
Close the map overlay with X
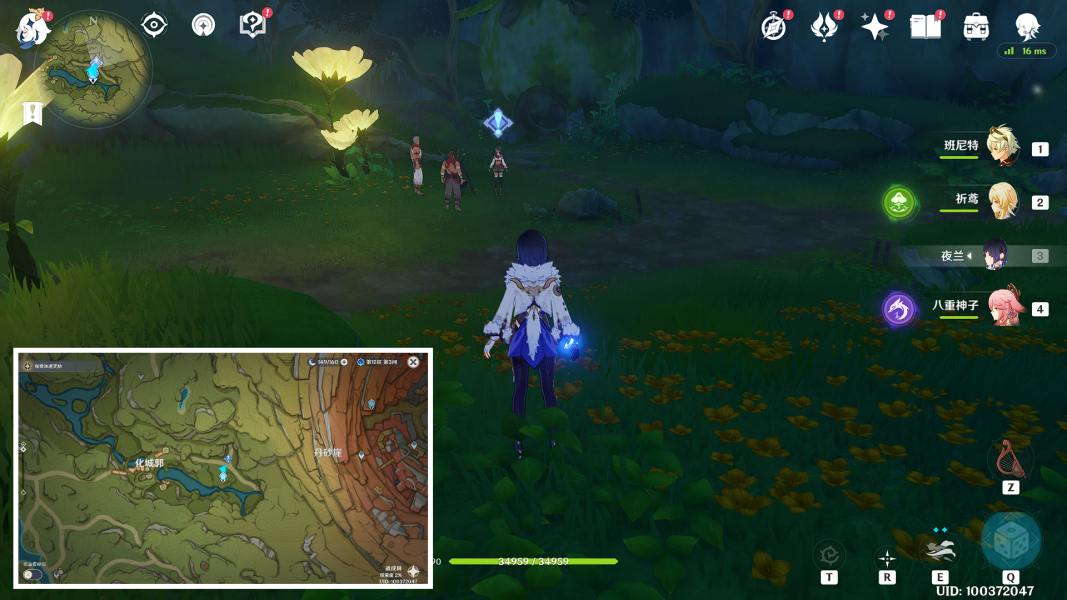413,362
